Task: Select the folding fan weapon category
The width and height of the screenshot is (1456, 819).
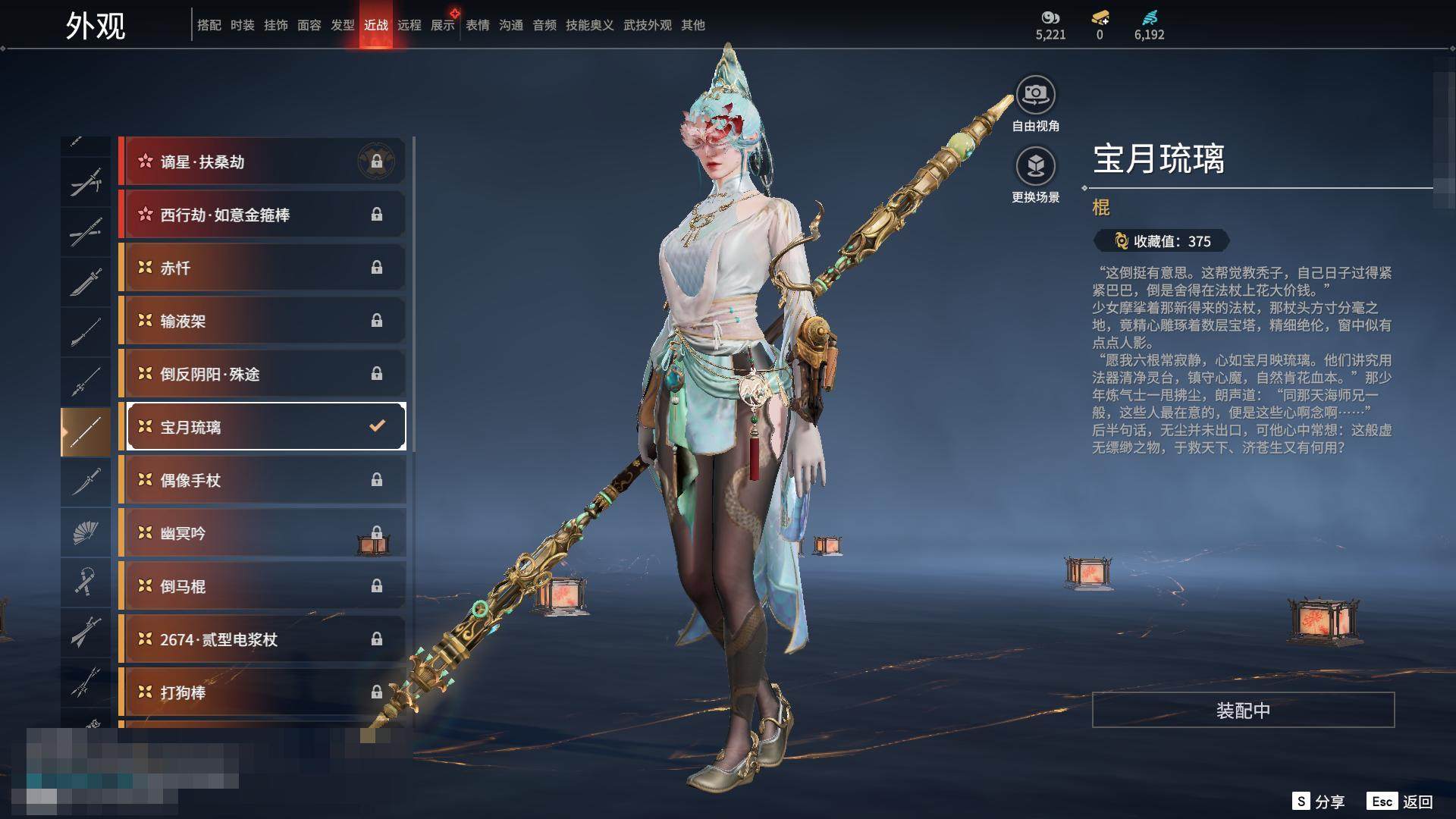Action: tap(86, 532)
